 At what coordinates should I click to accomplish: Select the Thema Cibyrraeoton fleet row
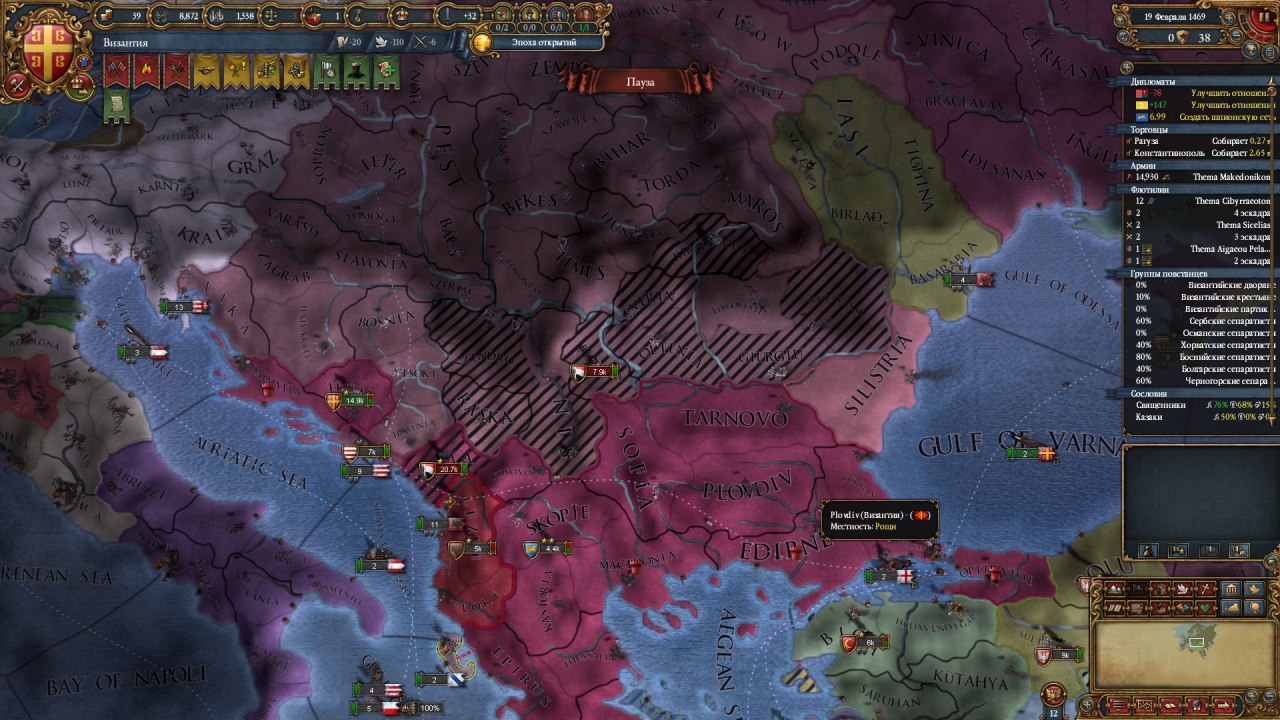tap(1202, 200)
